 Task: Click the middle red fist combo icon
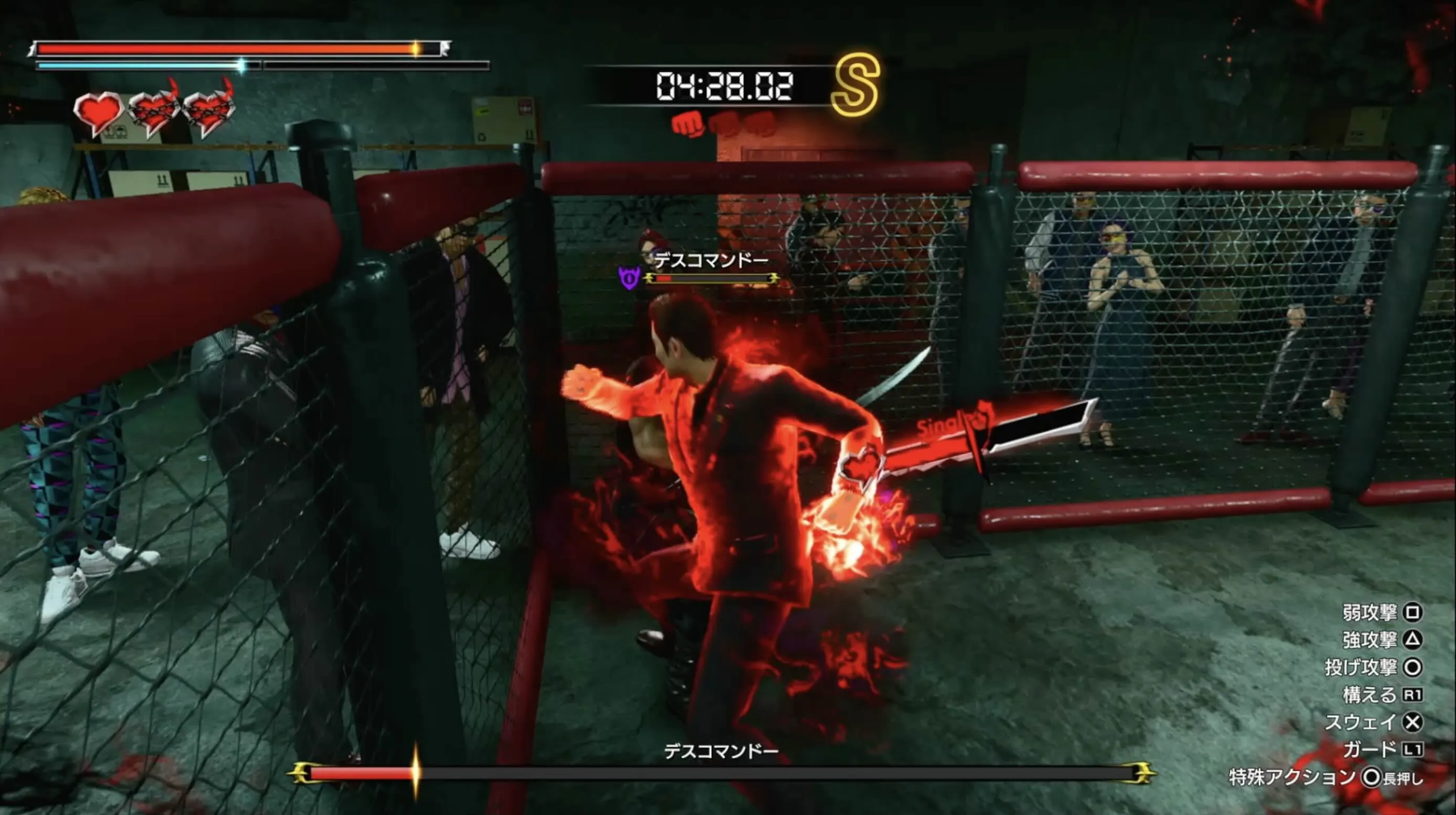(x=726, y=124)
